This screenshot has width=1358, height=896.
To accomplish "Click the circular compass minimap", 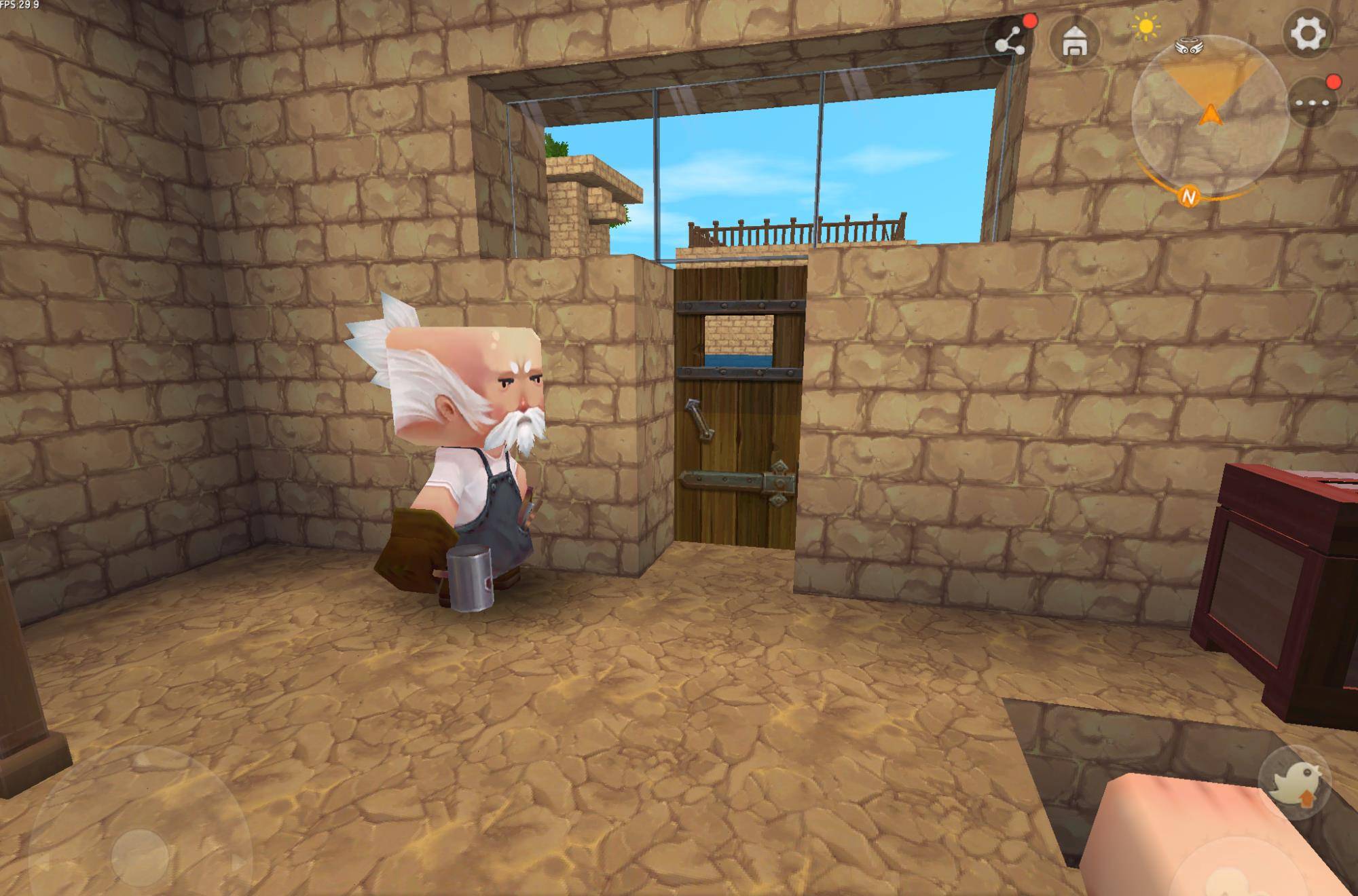I will (1209, 114).
